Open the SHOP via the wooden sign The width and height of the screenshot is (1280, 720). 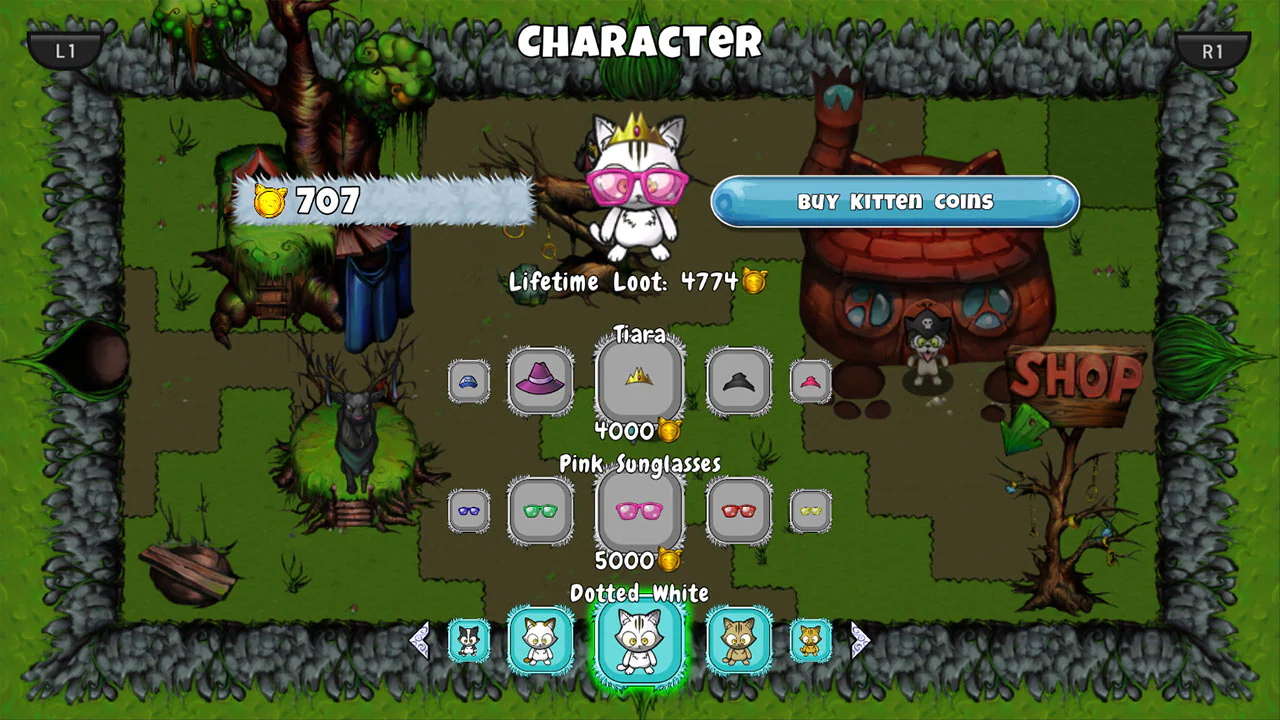1074,382
